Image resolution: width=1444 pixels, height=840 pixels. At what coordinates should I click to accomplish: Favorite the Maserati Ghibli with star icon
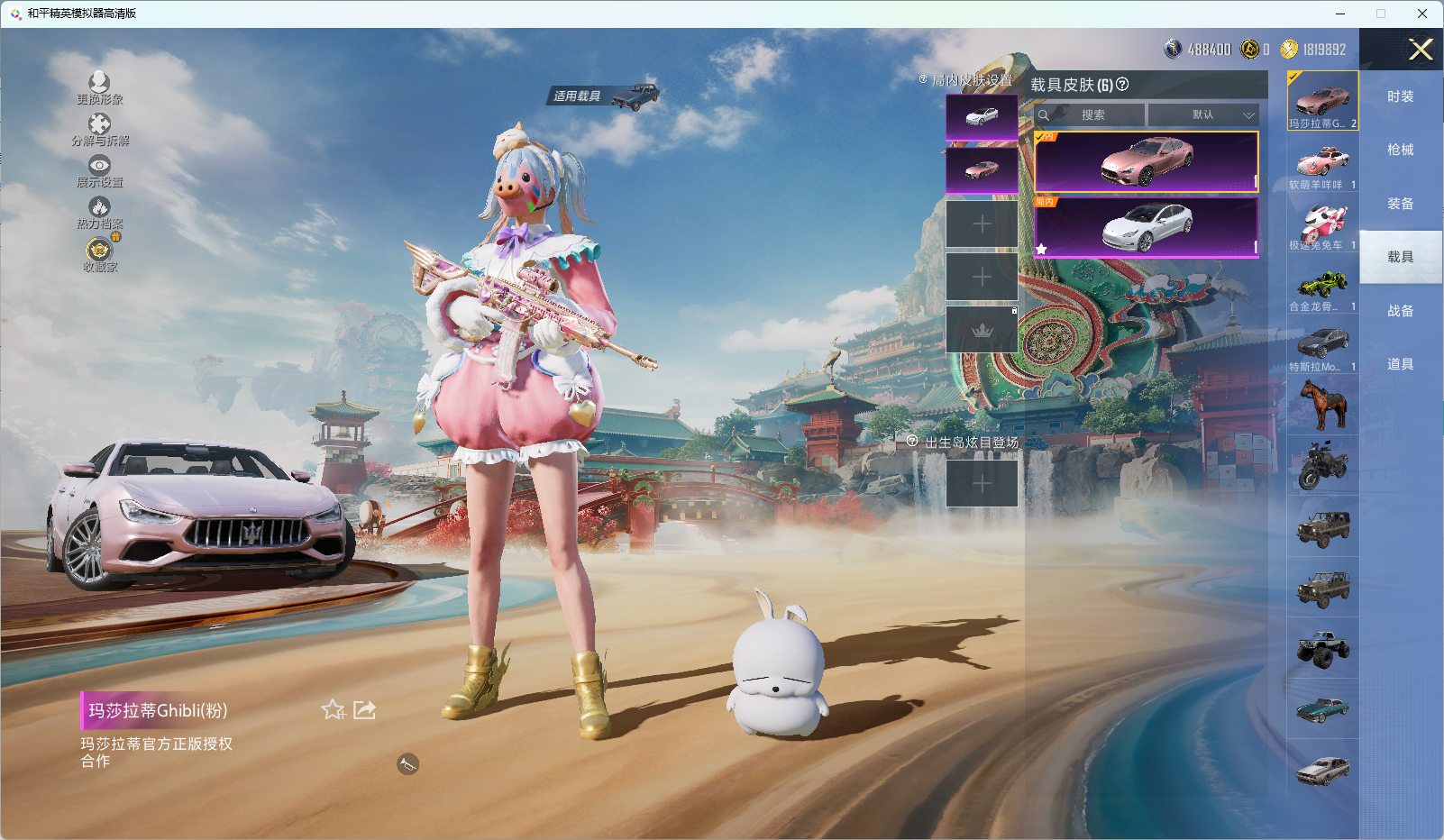click(333, 710)
